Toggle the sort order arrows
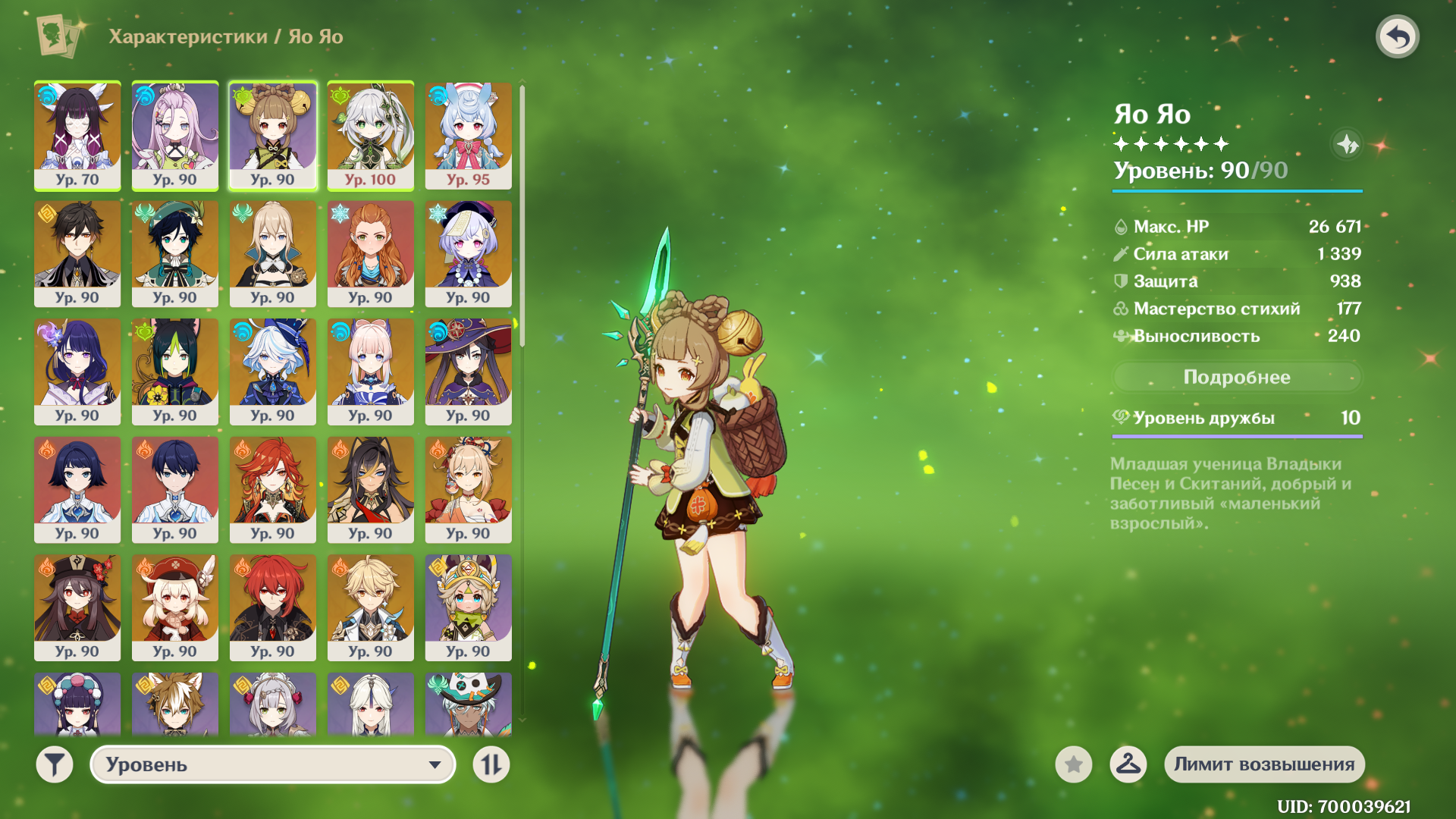This screenshot has height=819, width=1456. click(x=491, y=764)
